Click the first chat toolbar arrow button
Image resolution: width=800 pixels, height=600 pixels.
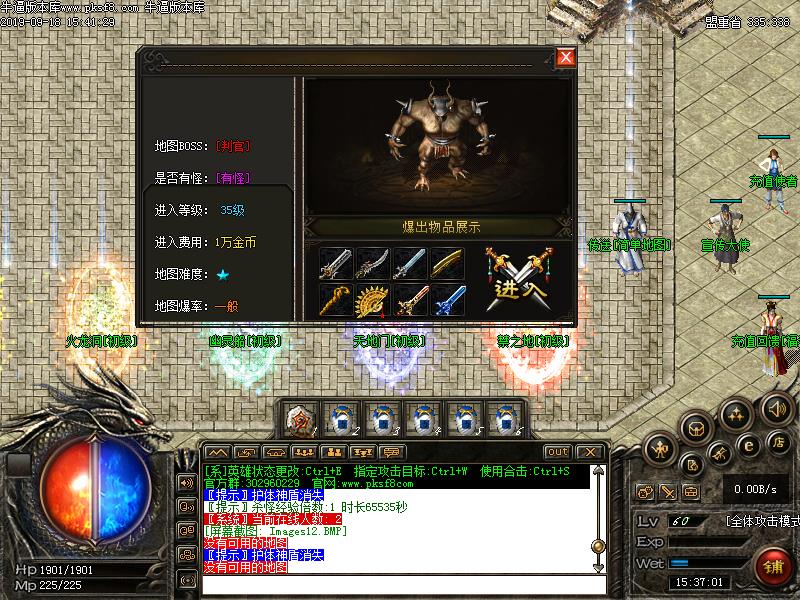click(217, 452)
